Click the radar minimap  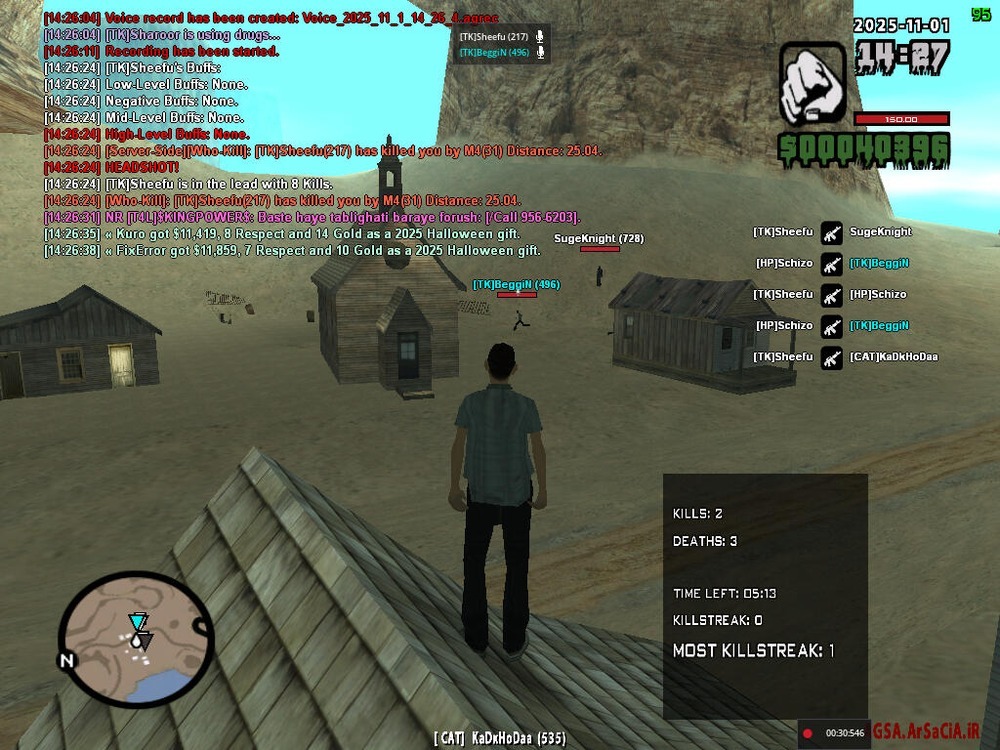(135, 641)
